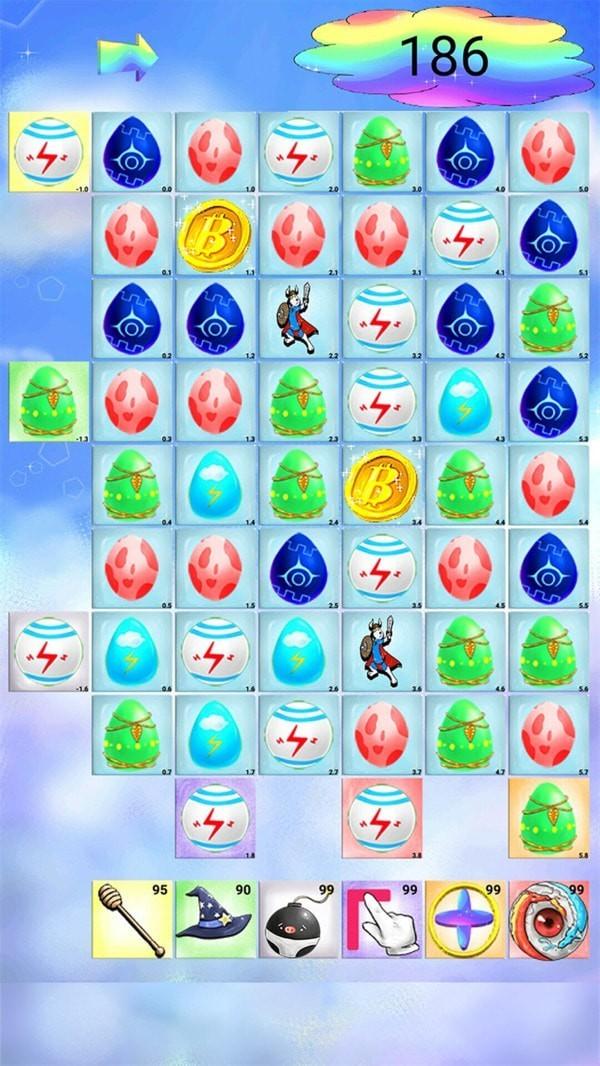
Task: Click the rainbow arrow button
Action: tap(128, 56)
